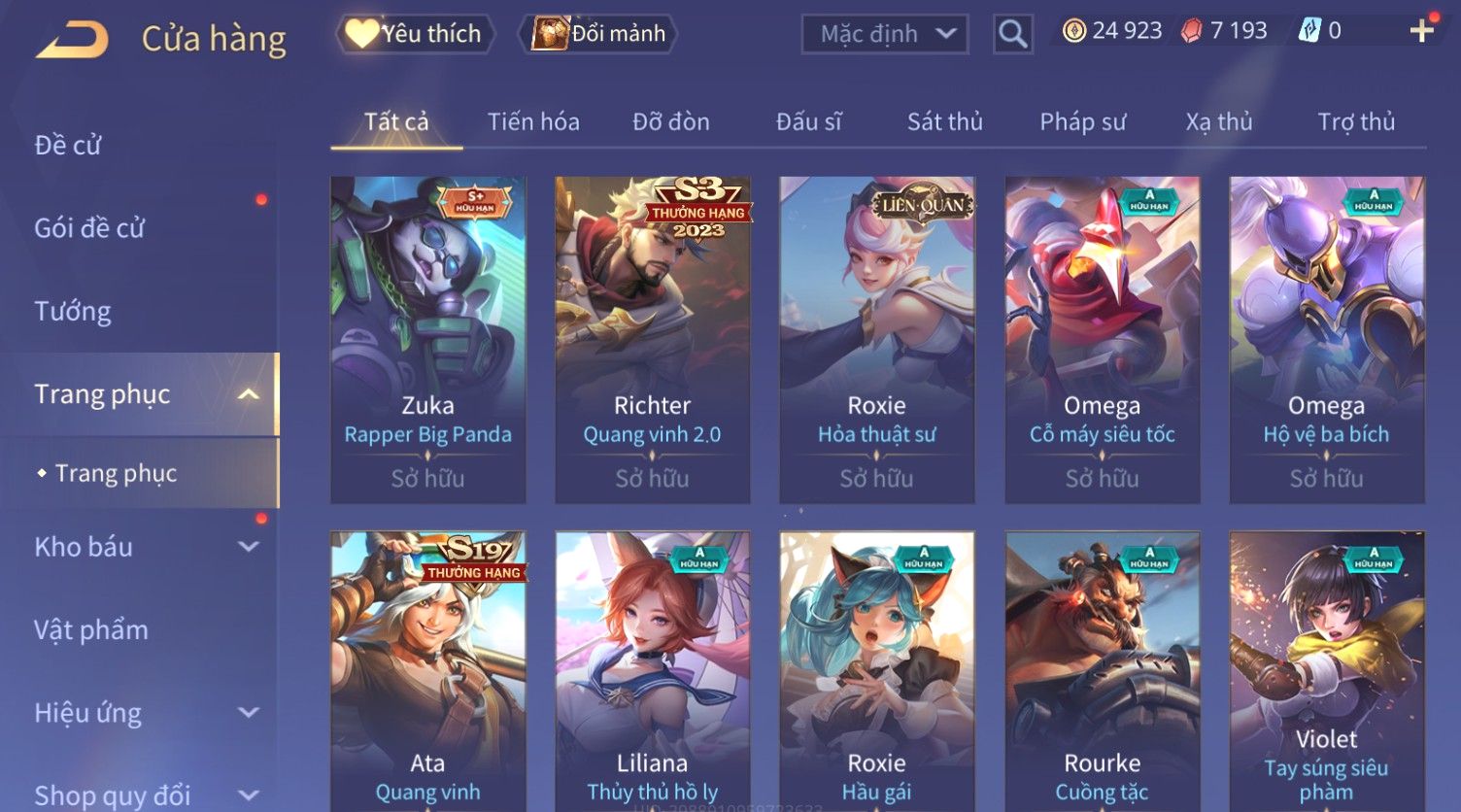Go back with the golden arrow button
This screenshot has width=1461, height=812.
pyautogui.click(x=72, y=39)
